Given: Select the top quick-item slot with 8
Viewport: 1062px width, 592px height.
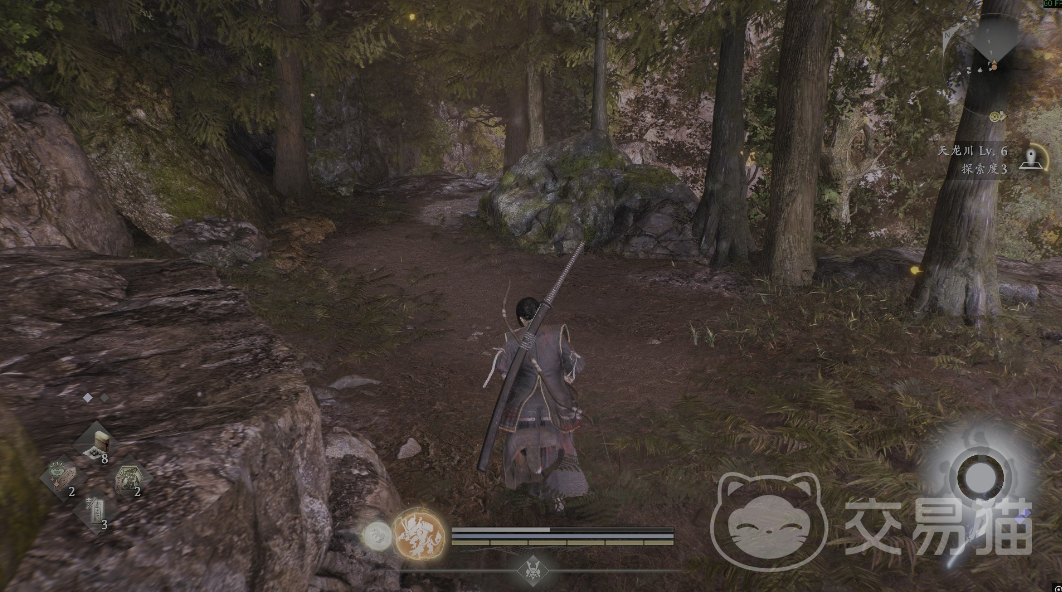Looking at the screenshot, I should click(96, 441).
